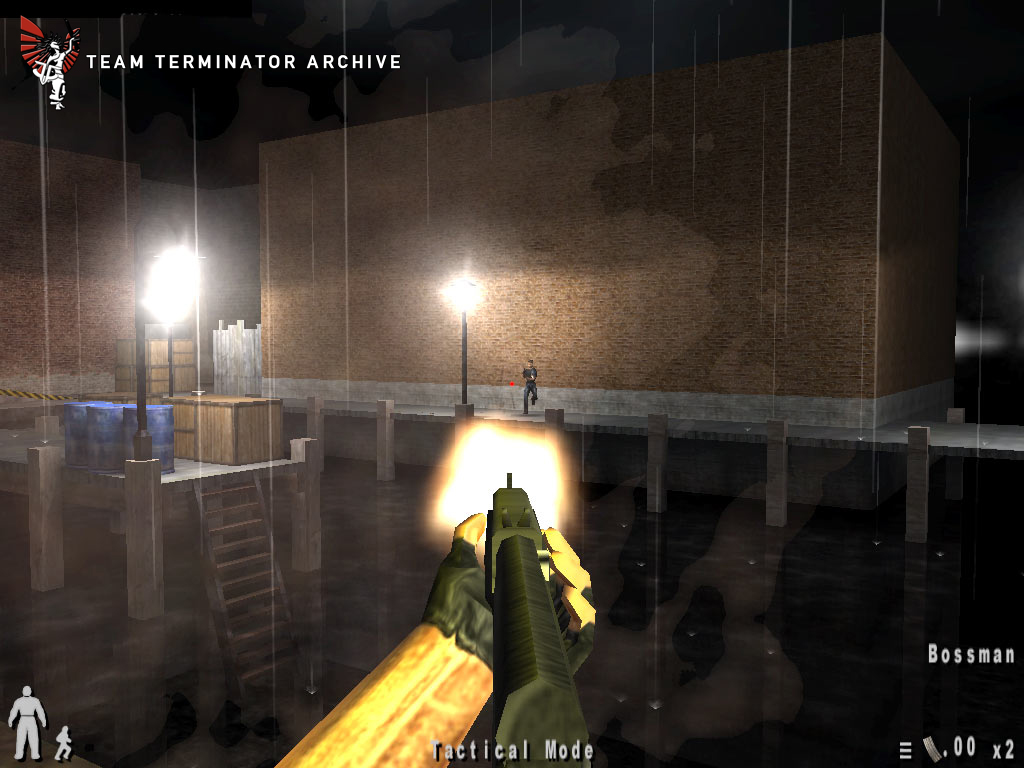Open the Team Terminator Archive logo
The width and height of the screenshot is (1024, 768).
[x=47, y=62]
